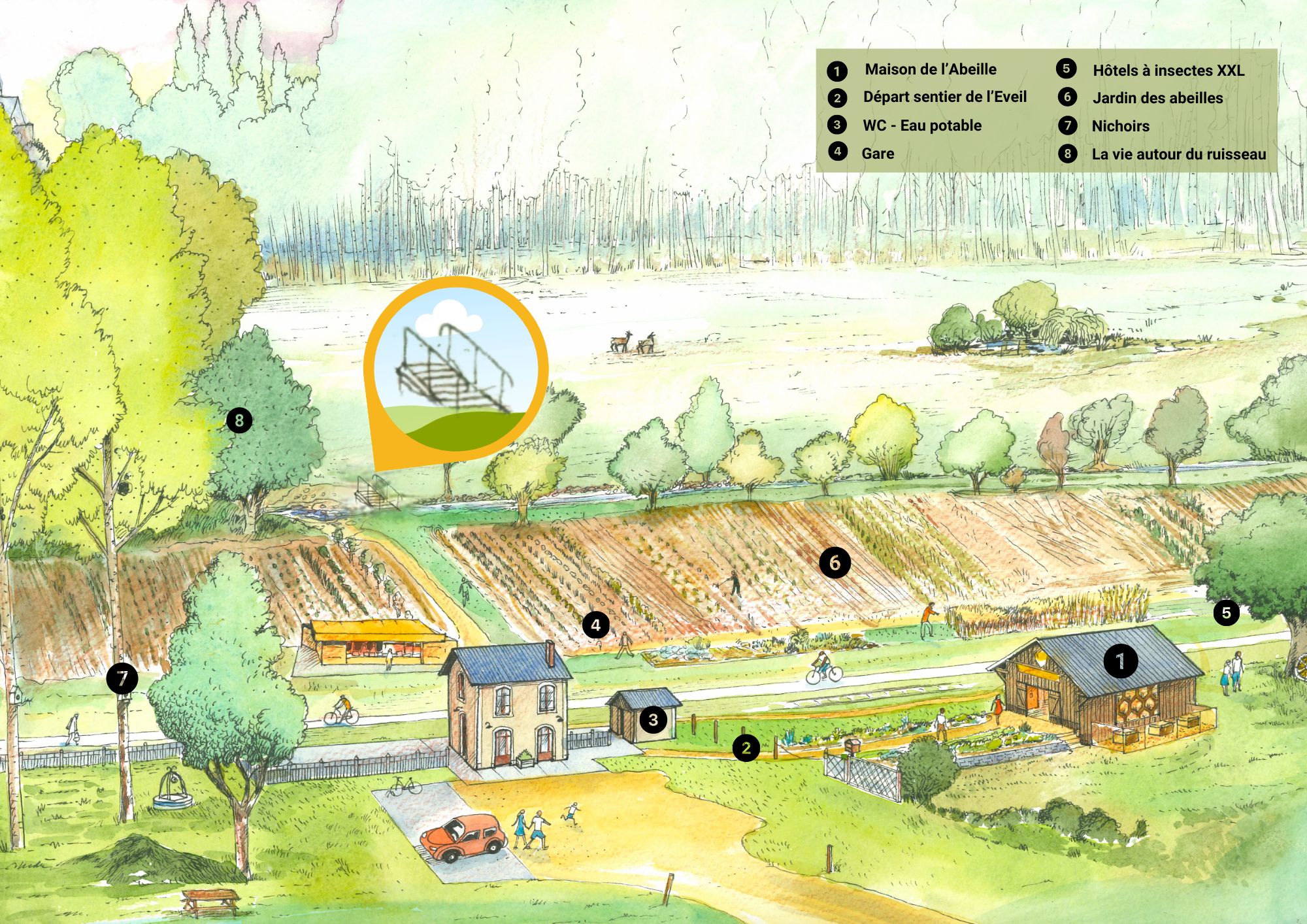Open the orange footbridge location pin

click(455, 369)
